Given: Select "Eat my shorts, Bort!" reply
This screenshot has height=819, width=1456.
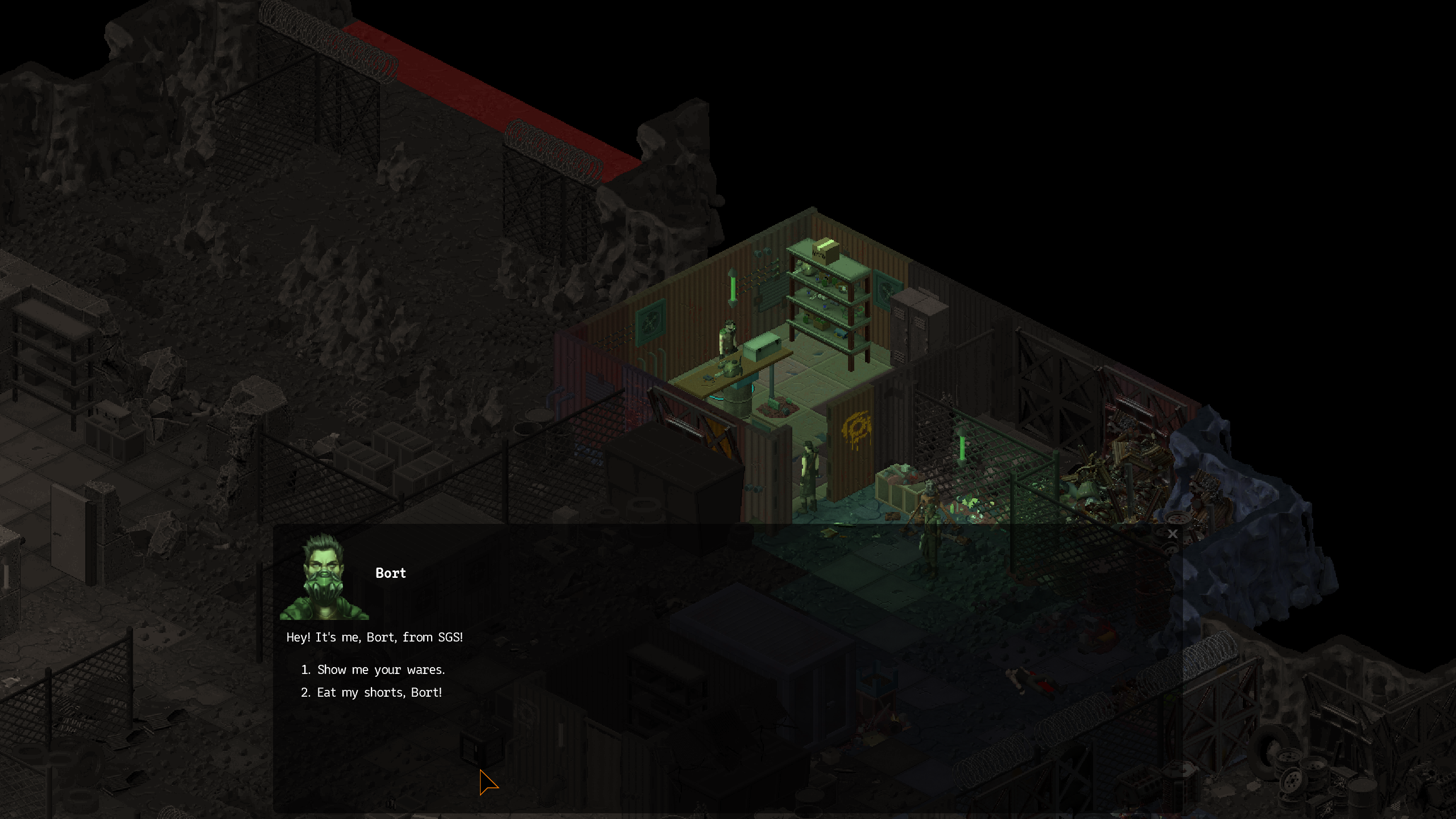Looking at the screenshot, I should click(x=379, y=693).
